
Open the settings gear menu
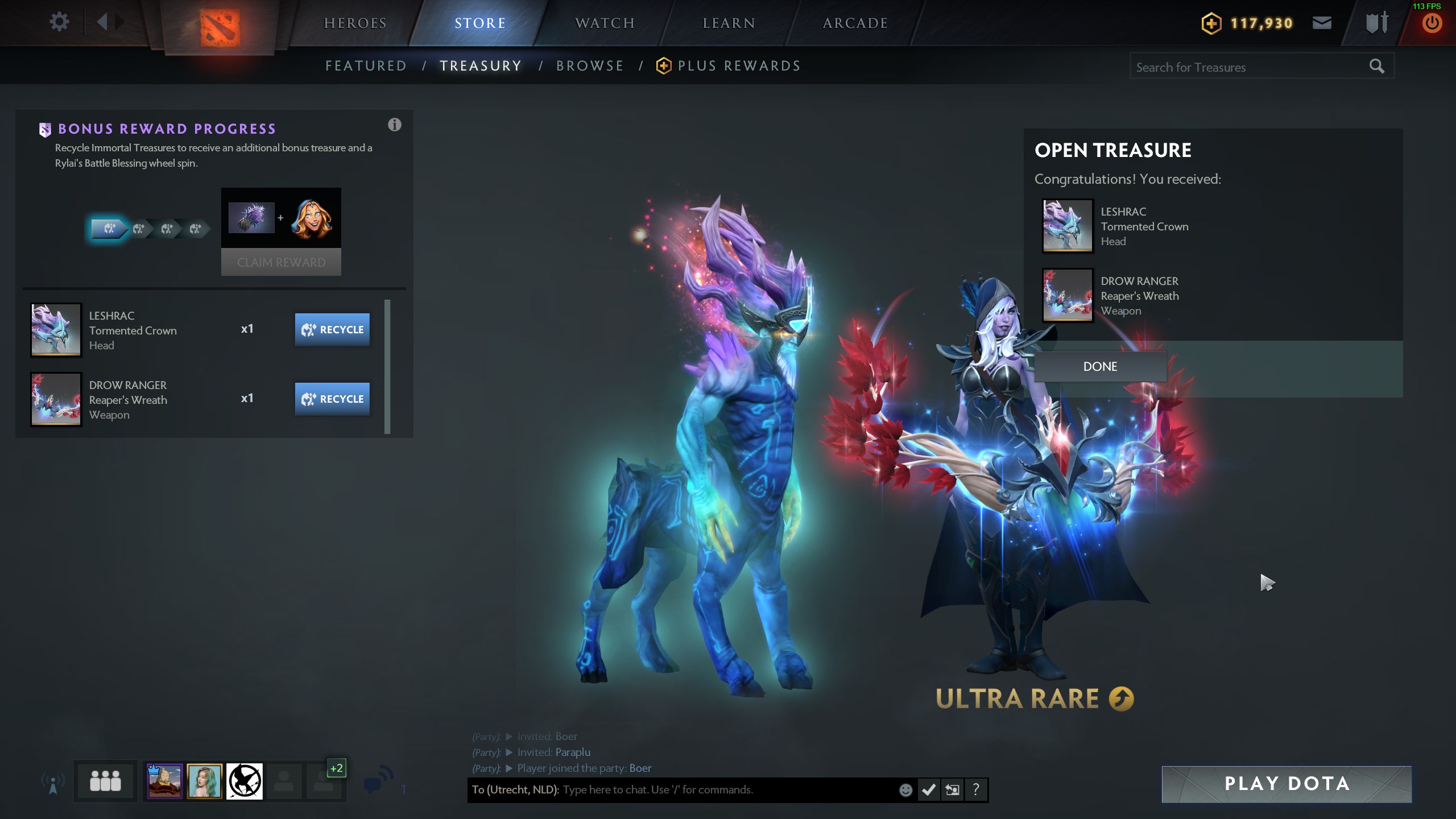tap(59, 23)
